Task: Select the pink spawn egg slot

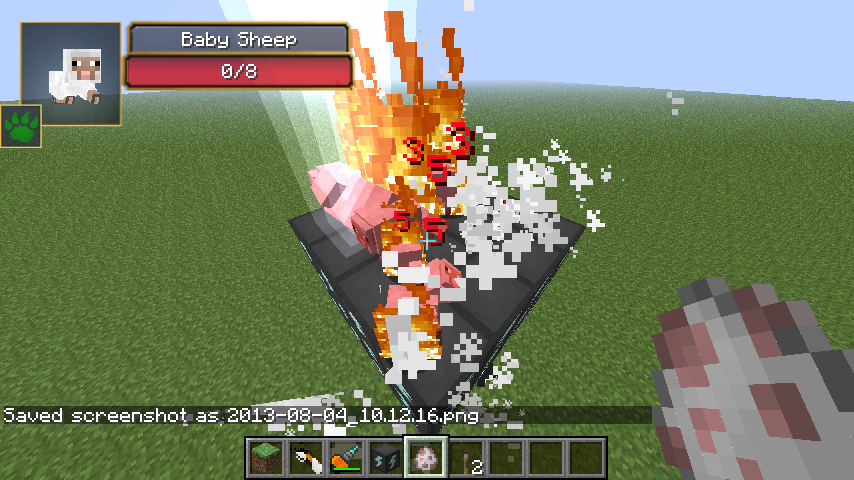Action: (425, 457)
